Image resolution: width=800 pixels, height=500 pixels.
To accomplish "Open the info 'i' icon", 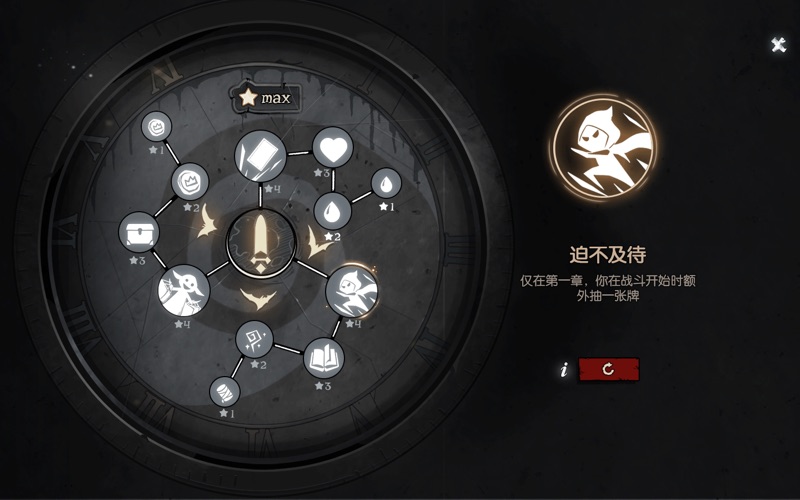I will (x=564, y=370).
